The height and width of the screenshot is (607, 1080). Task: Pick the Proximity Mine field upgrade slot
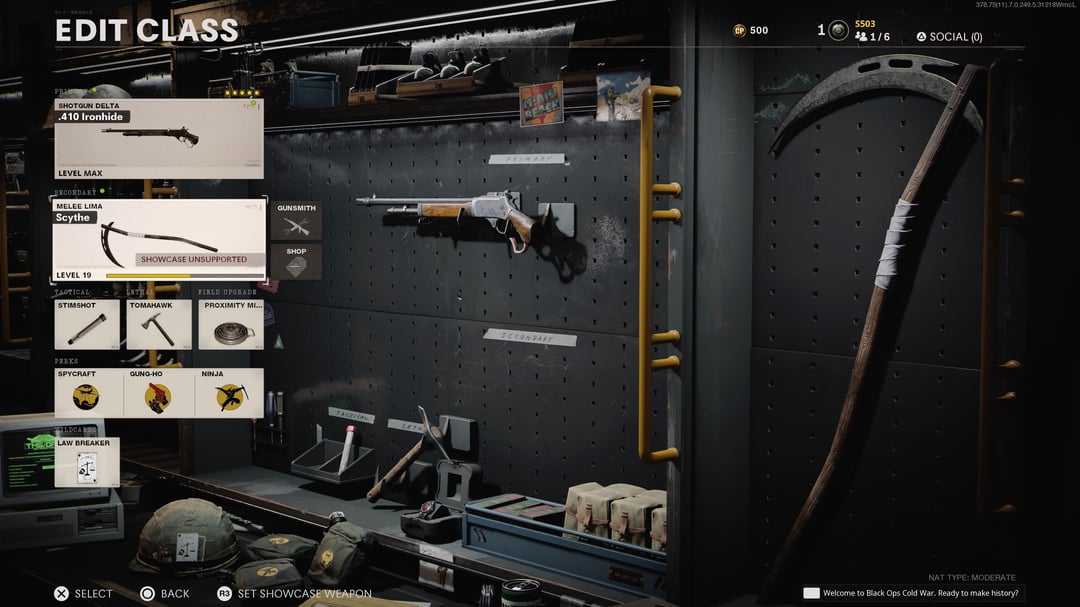[231, 324]
